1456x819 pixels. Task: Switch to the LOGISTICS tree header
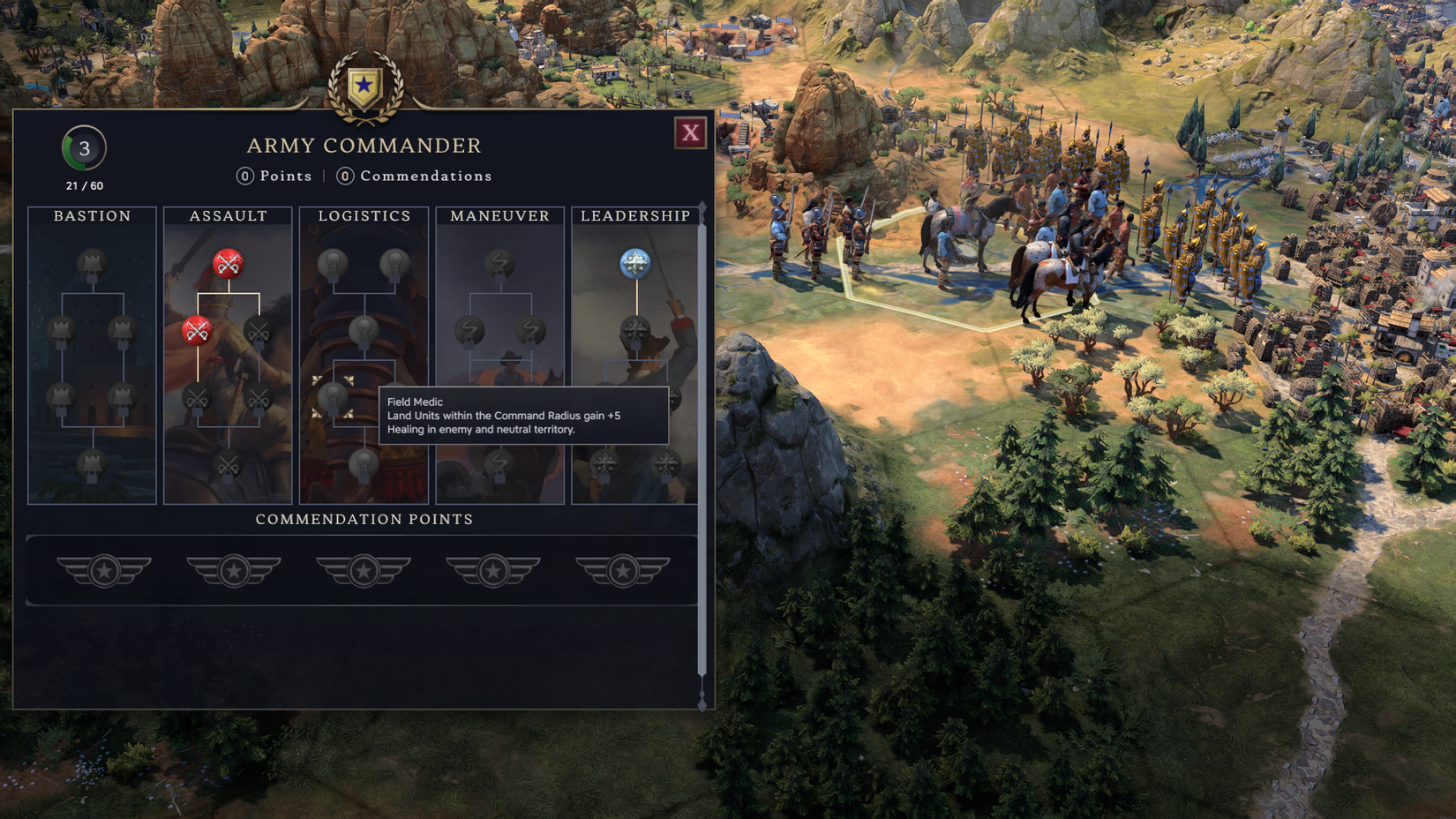pyautogui.click(x=364, y=214)
